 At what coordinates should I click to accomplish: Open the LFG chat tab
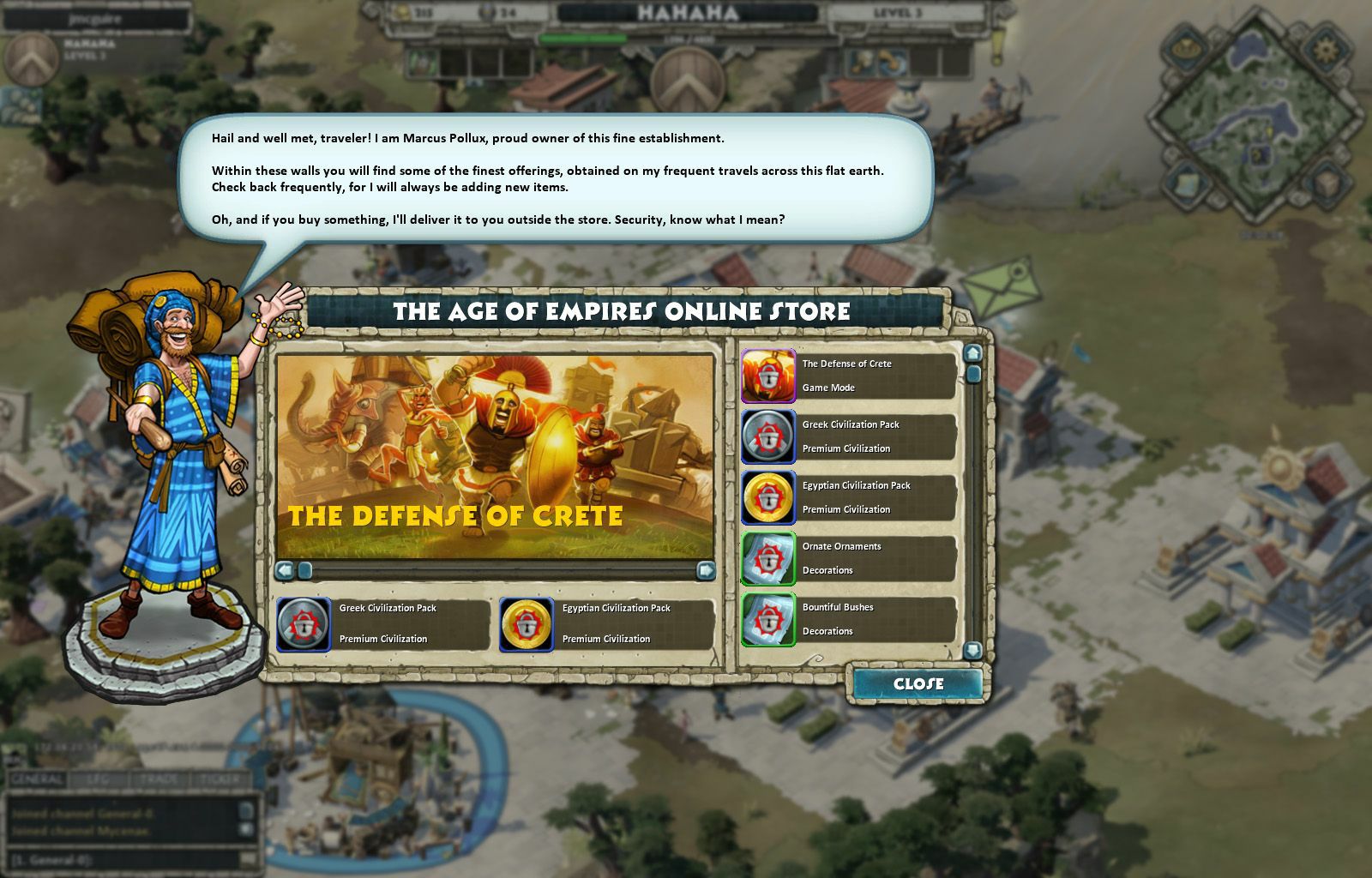click(97, 779)
